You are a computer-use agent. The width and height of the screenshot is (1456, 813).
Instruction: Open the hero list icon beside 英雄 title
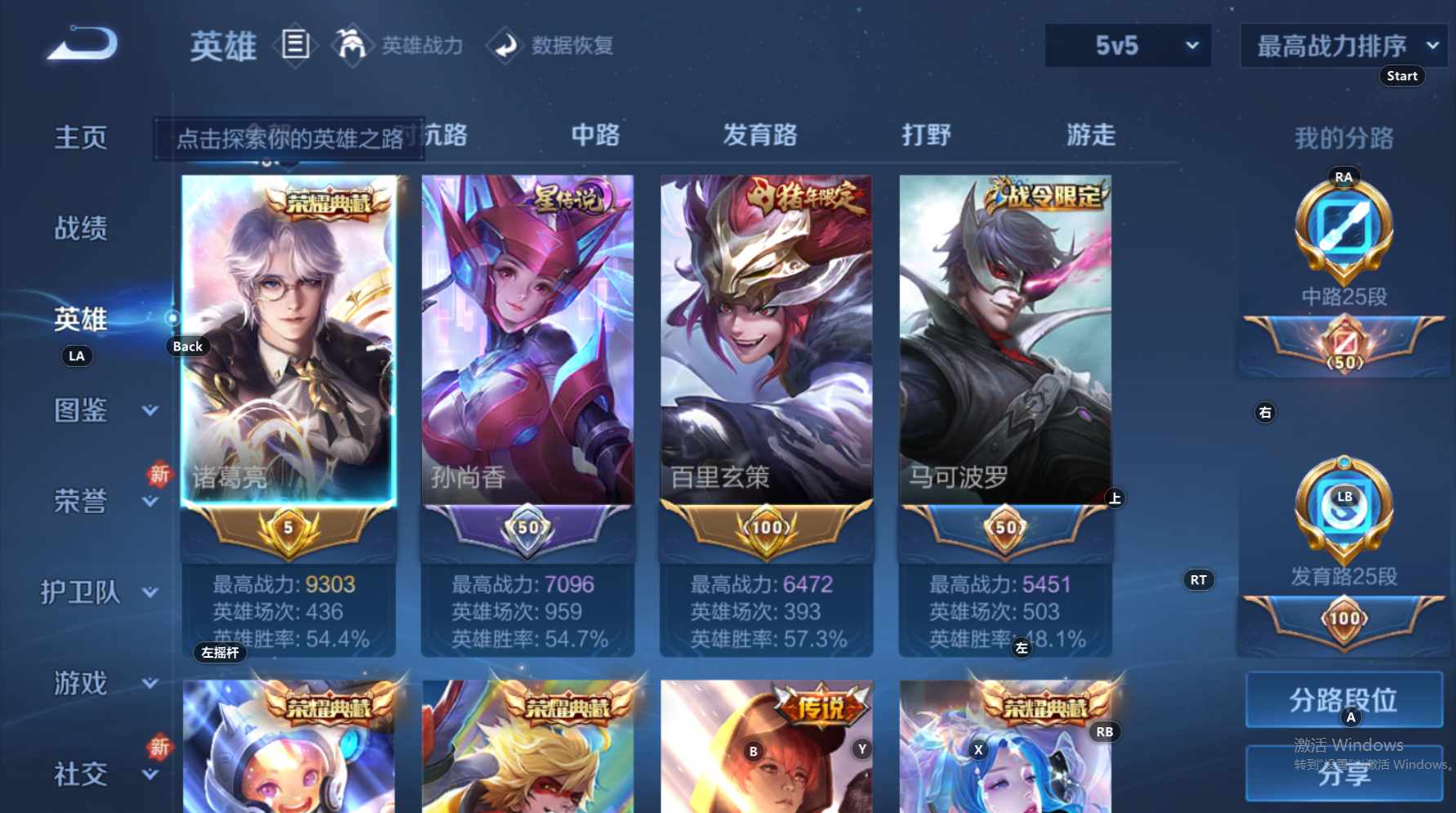tap(296, 44)
